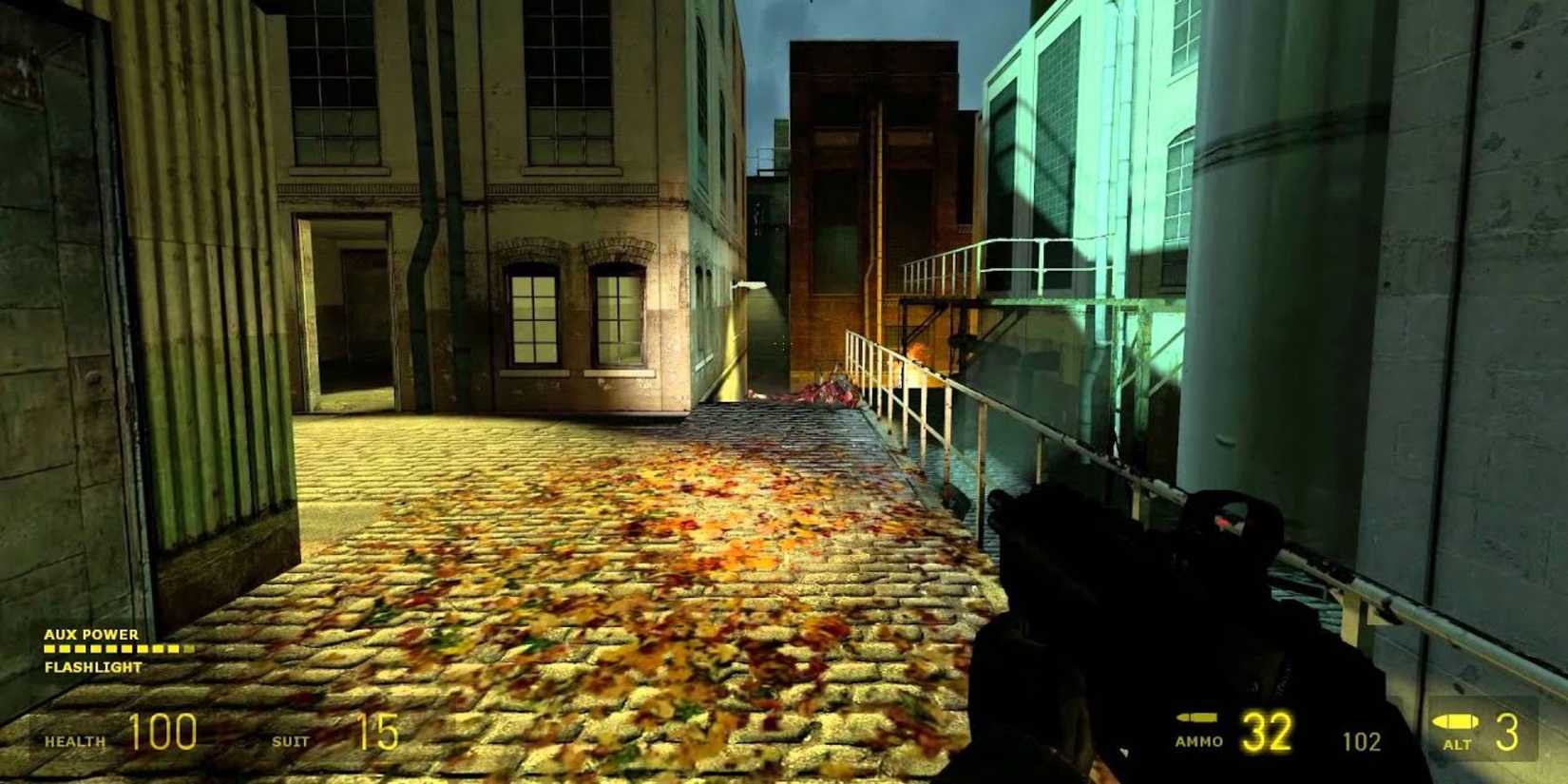The height and width of the screenshot is (784, 1568).
Task: Click the red dot sight reticle
Action: tap(1223, 523)
